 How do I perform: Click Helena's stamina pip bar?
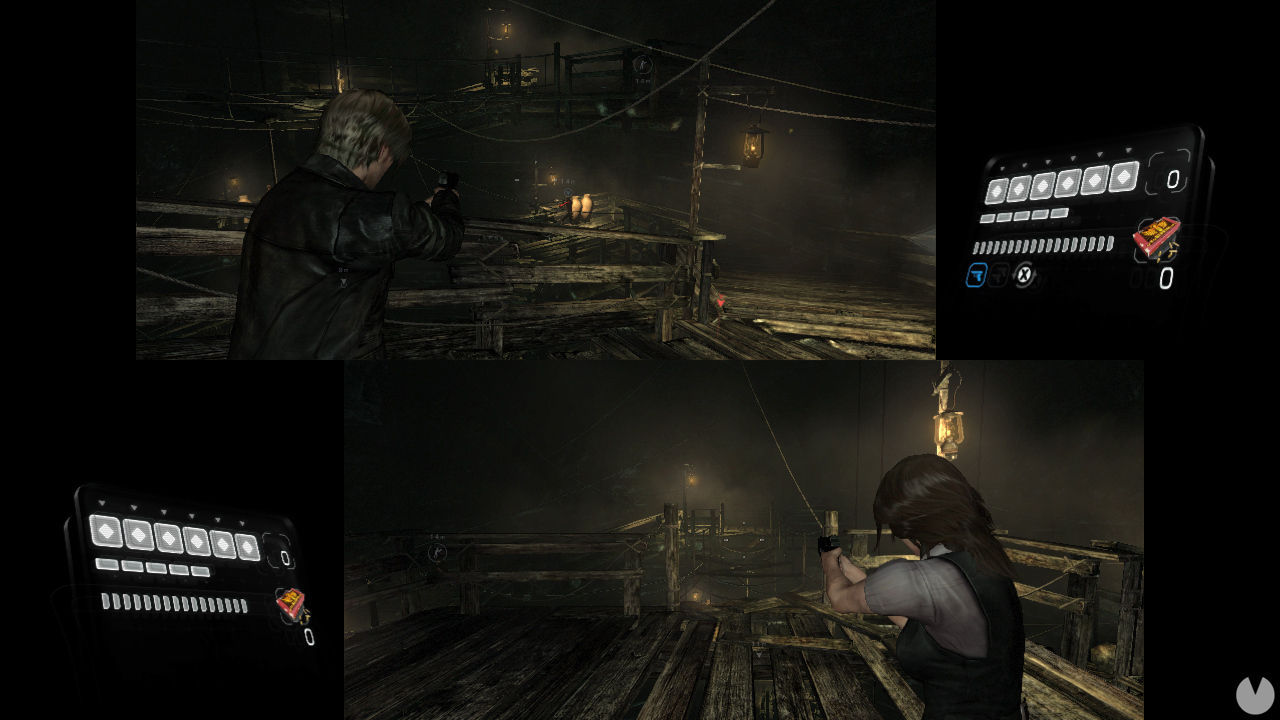coord(175,602)
